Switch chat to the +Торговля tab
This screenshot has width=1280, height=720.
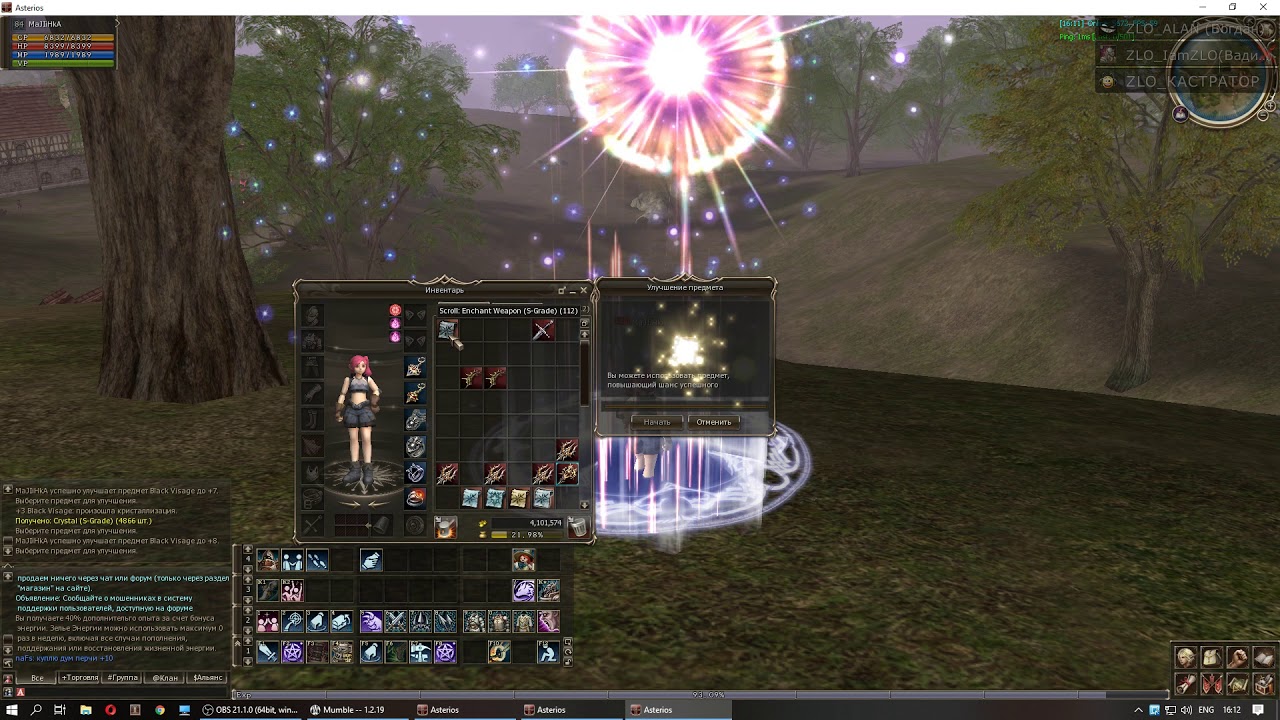pyautogui.click(x=80, y=678)
